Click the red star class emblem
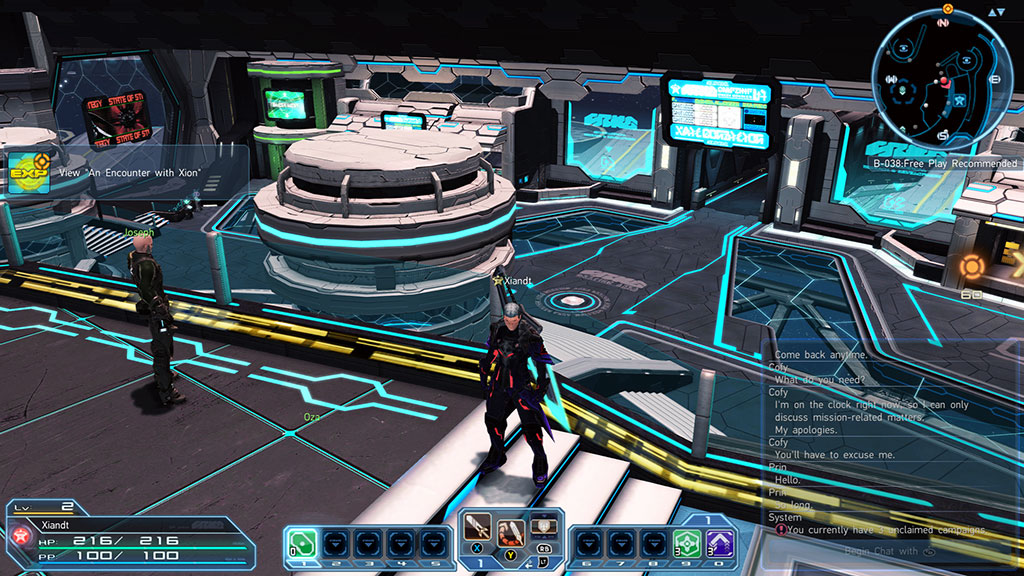Image resolution: width=1024 pixels, height=576 pixels. (x=18, y=536)
